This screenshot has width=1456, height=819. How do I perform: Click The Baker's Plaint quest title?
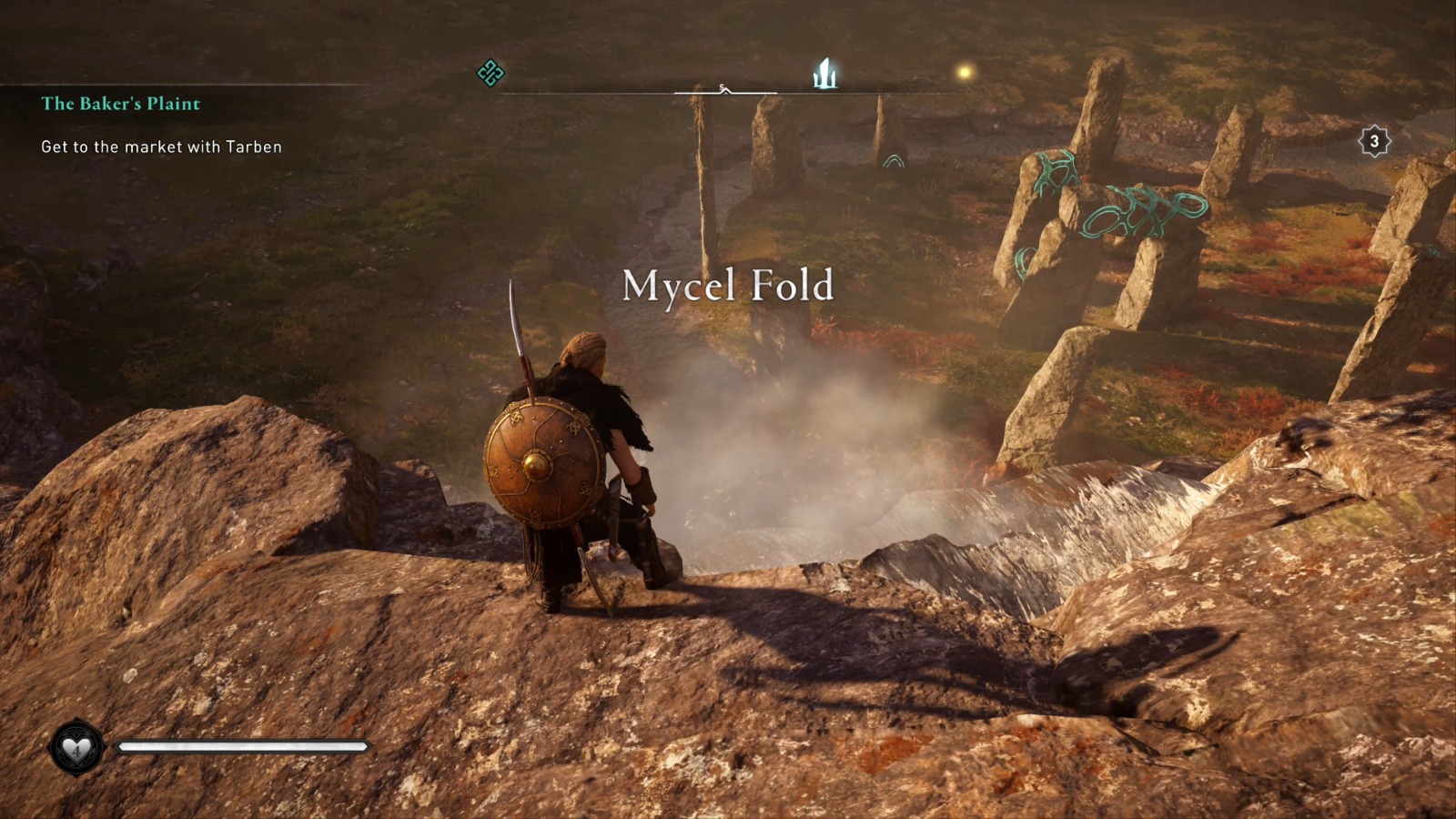119,104
